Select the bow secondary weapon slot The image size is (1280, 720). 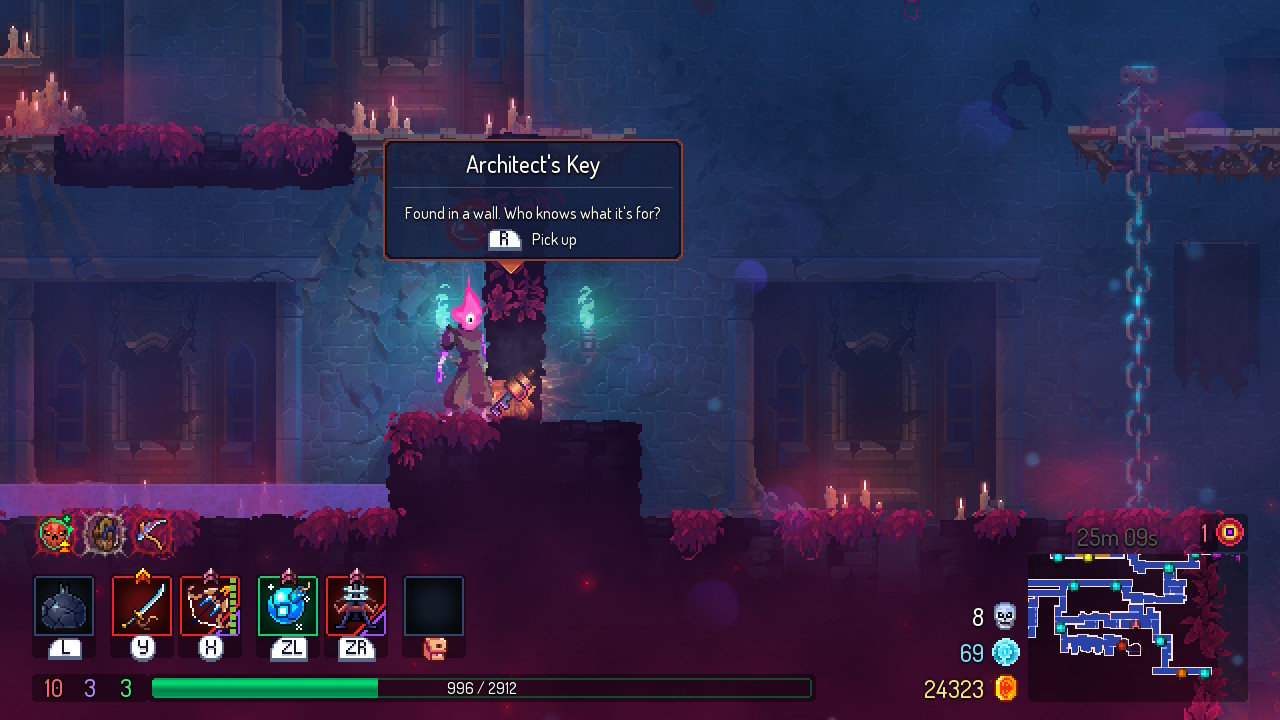click(210, 606)
